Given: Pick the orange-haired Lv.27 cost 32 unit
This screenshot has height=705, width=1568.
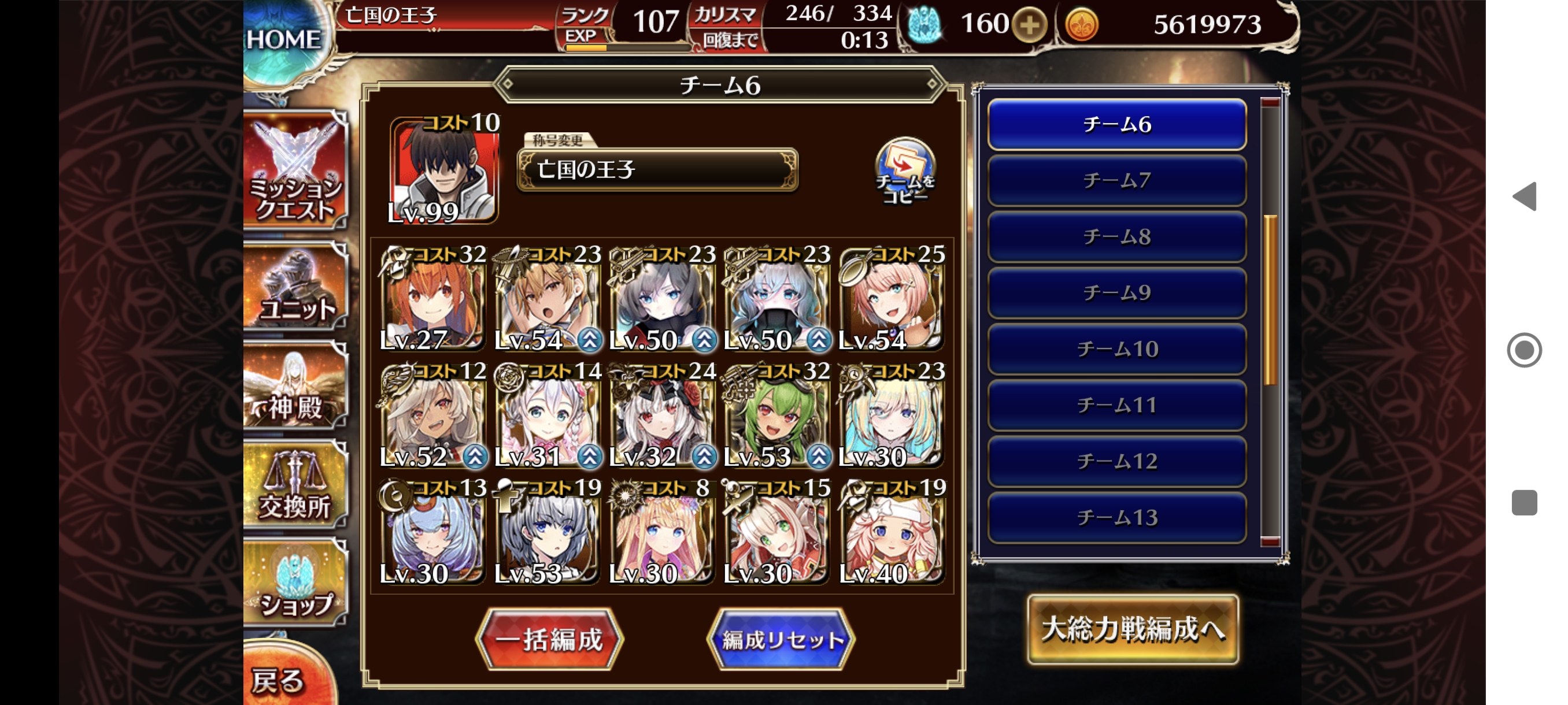Looking at the screenshot, I should (x=432, y=299).
